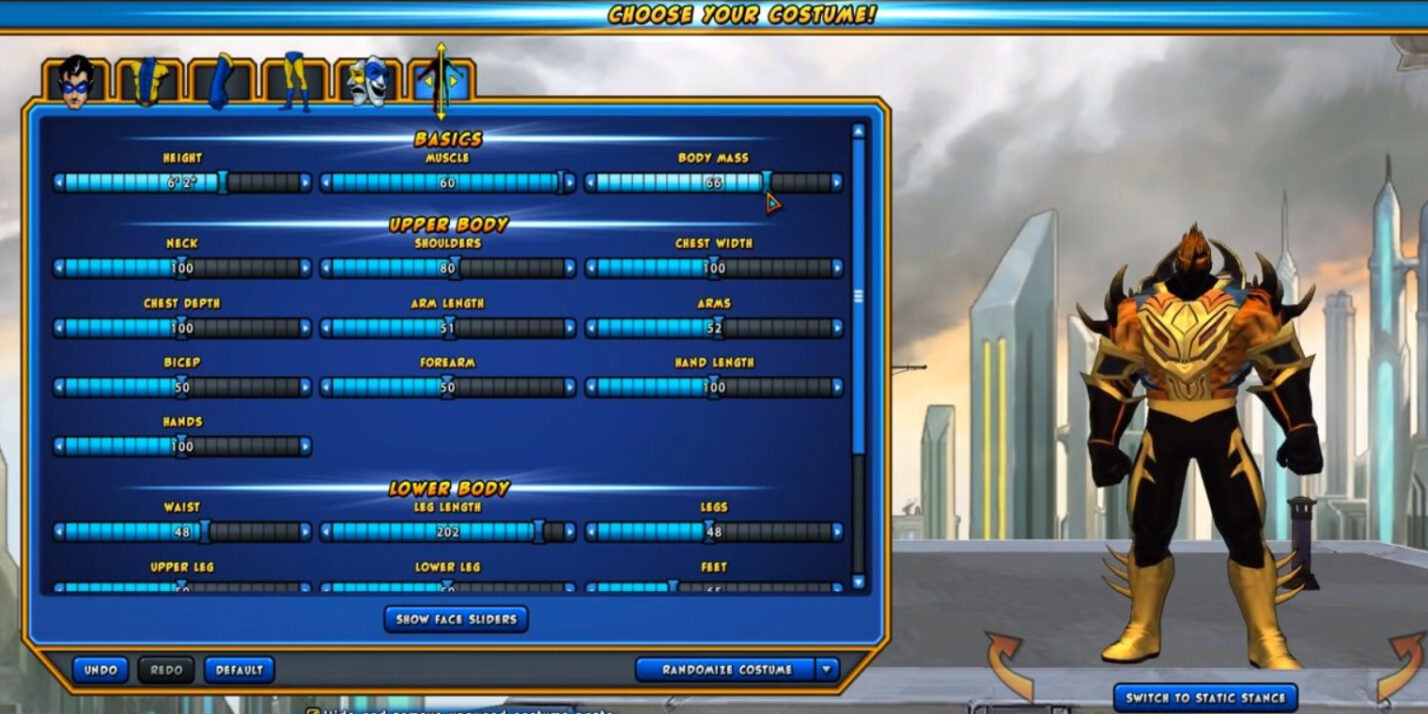Reset sliders with the Default button
The image size is (1428, 714).
click(x=239, y=670)
